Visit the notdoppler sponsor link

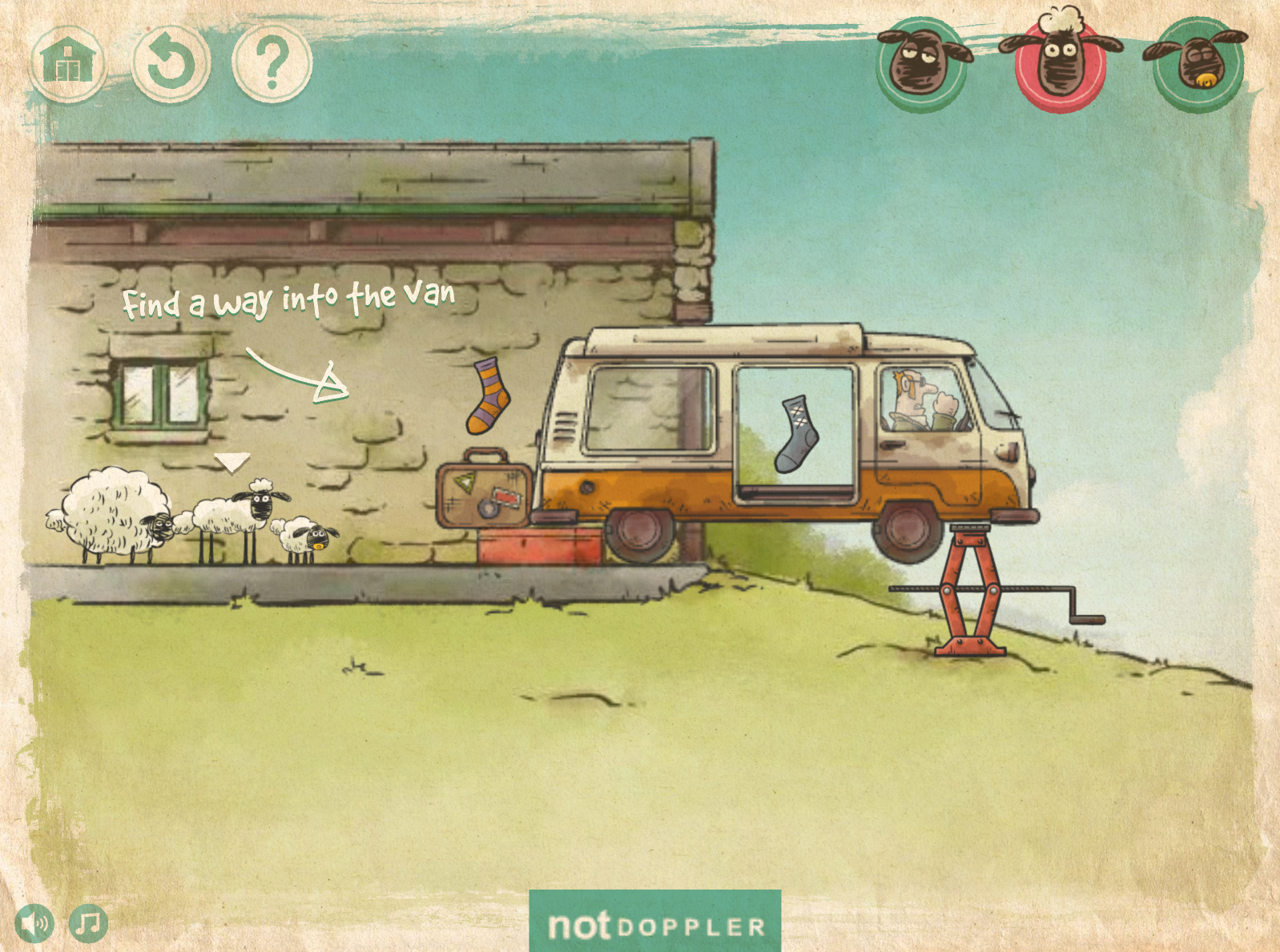655,925
